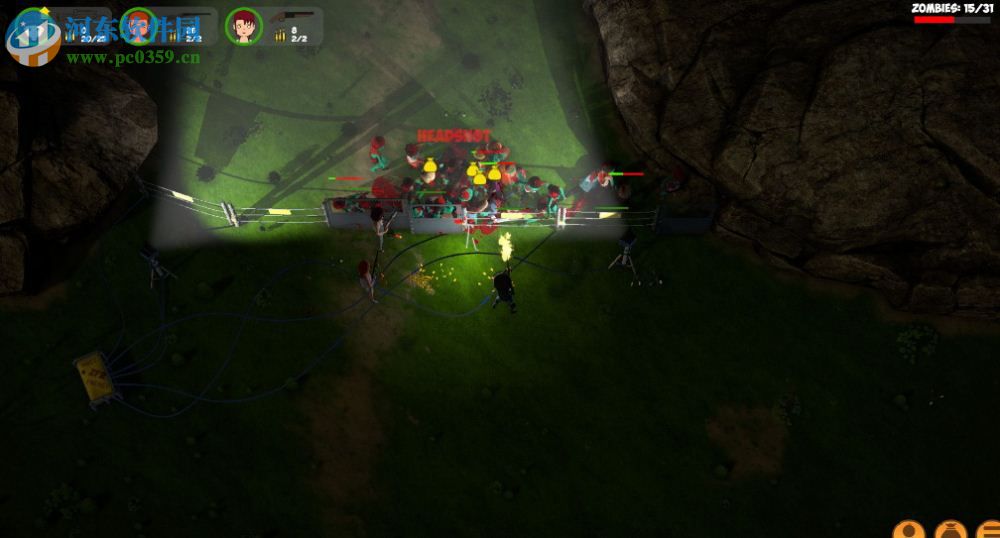Select the brown-haired survivor portrait
1000x538 pixels.
pyautogui.click(x=243, y=26)
